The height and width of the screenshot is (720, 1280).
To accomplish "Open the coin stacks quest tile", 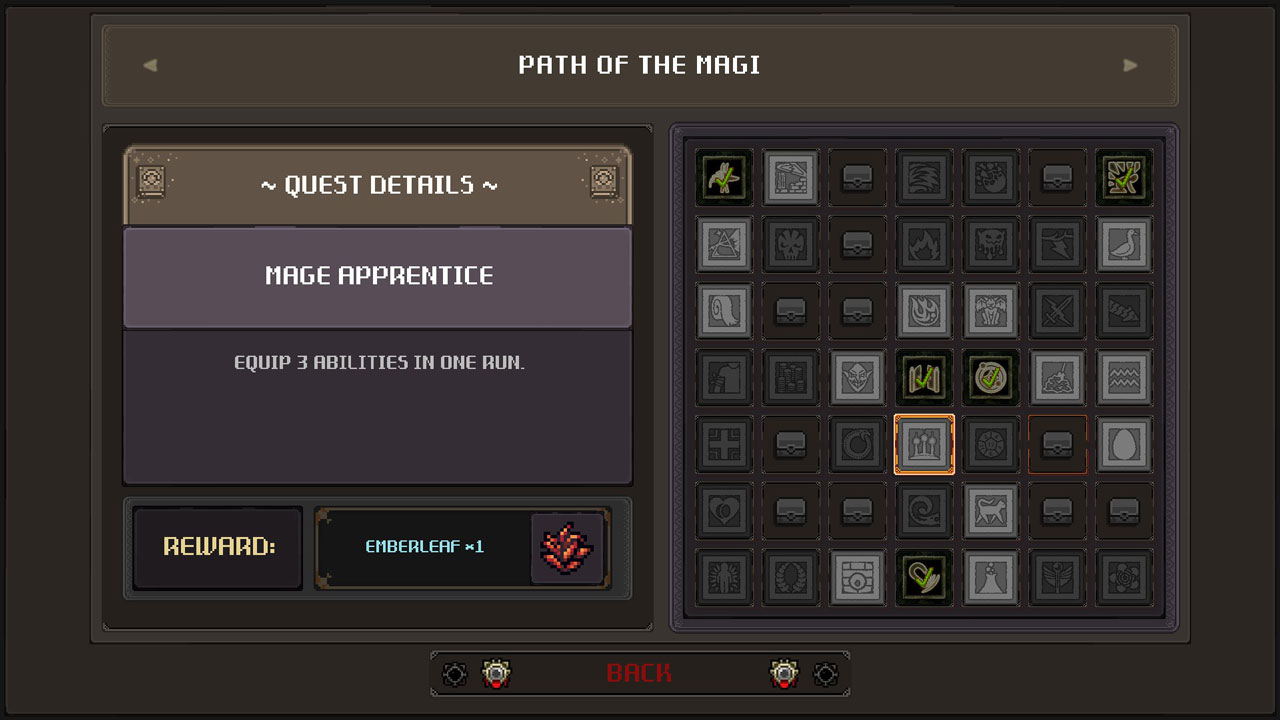I will pyautogui.click(x=791, y=377).
